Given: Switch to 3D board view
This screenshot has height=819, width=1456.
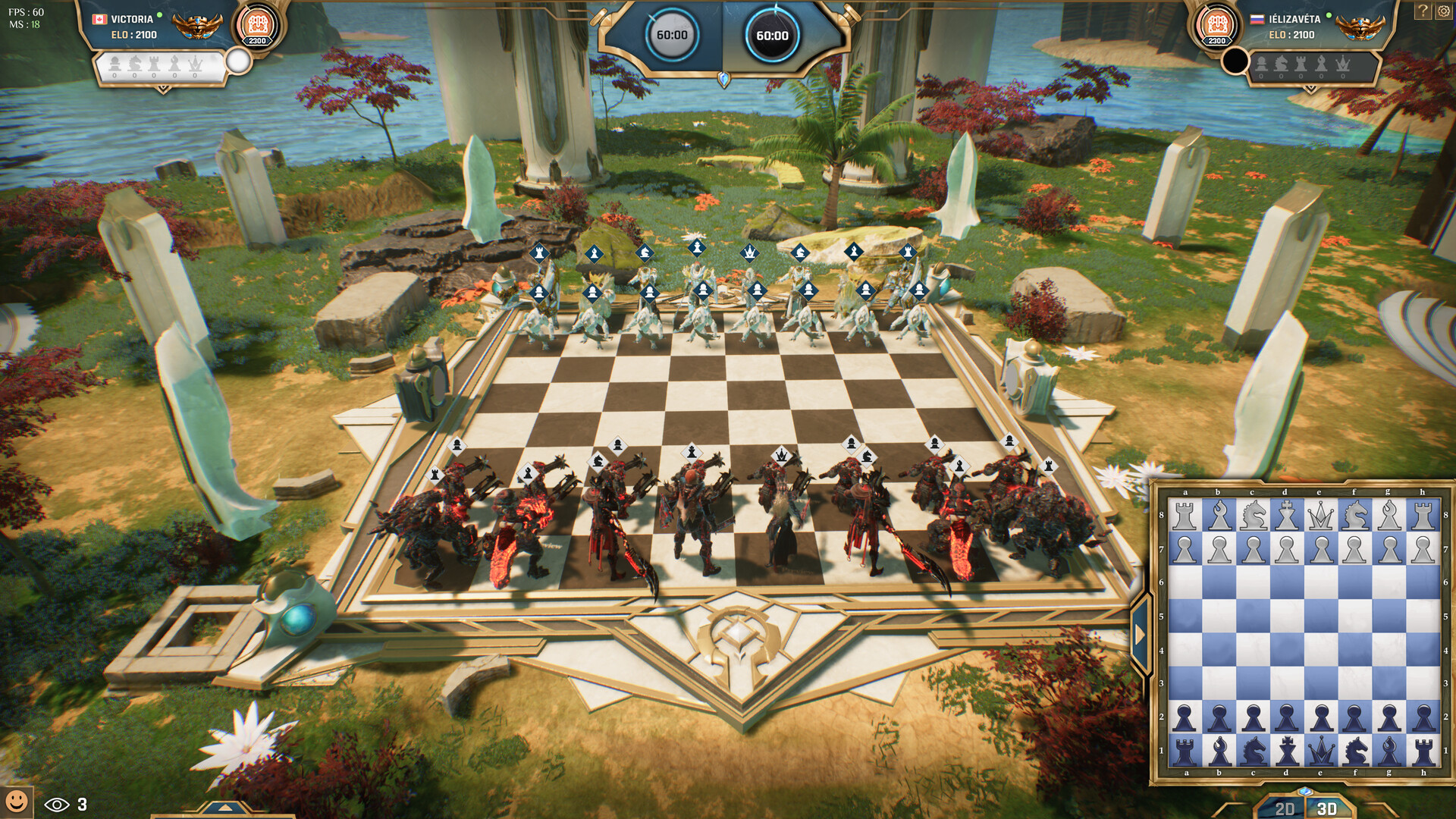Looking at the screenshot, I should 1326,807.
